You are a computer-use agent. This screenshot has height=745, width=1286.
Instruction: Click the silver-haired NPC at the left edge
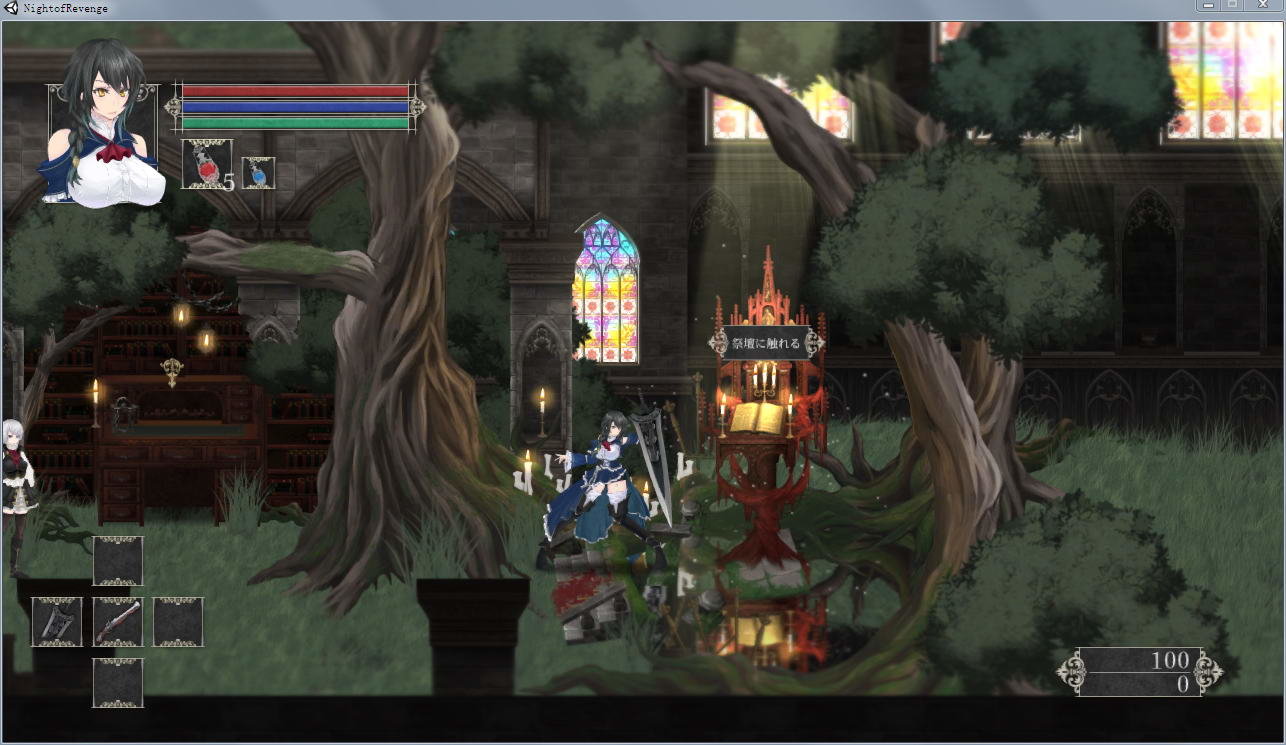pyautogui.click(x=18, y=470)
